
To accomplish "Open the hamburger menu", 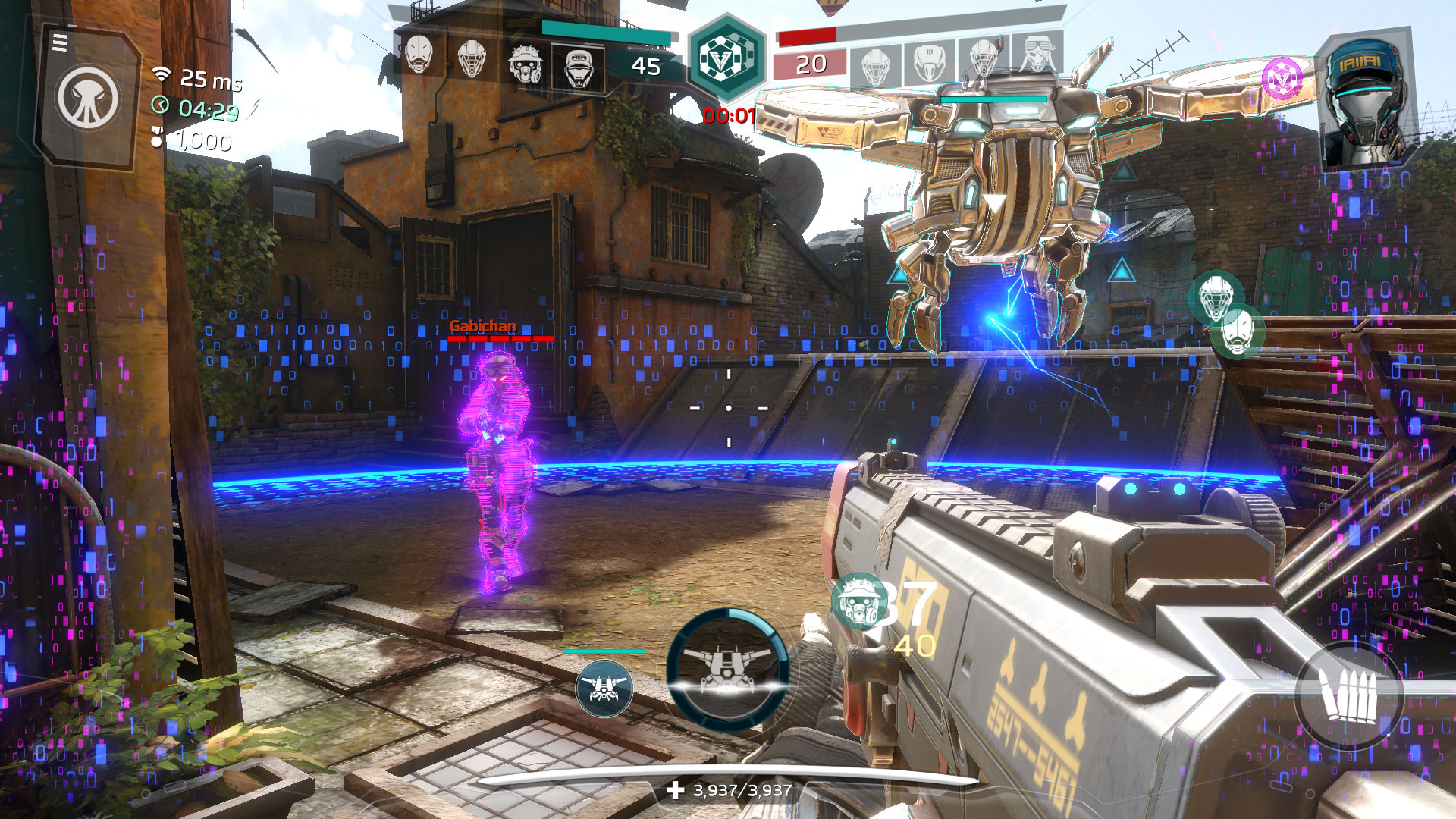I will [60, 43].
